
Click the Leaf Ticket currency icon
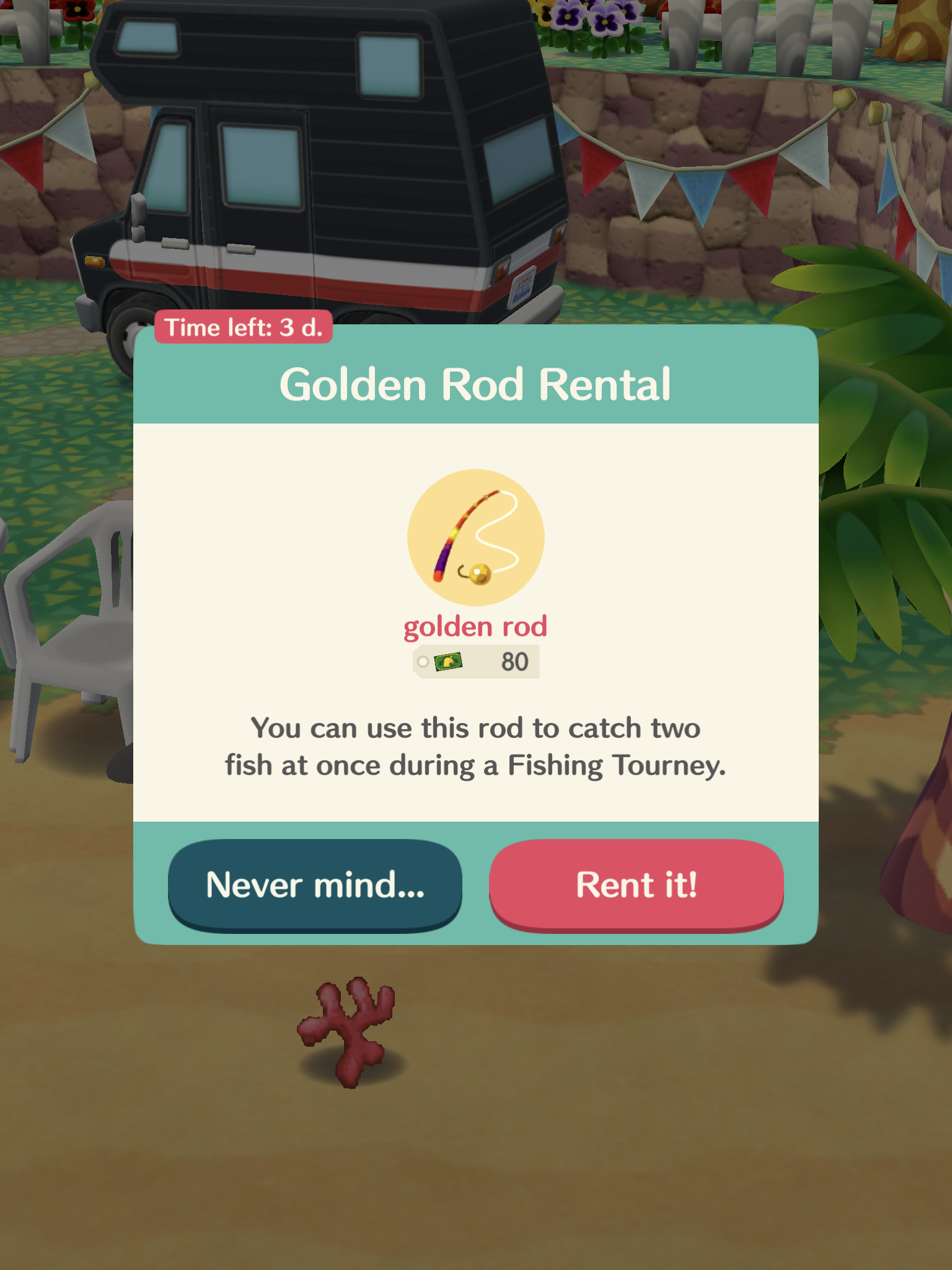(449, 662)
